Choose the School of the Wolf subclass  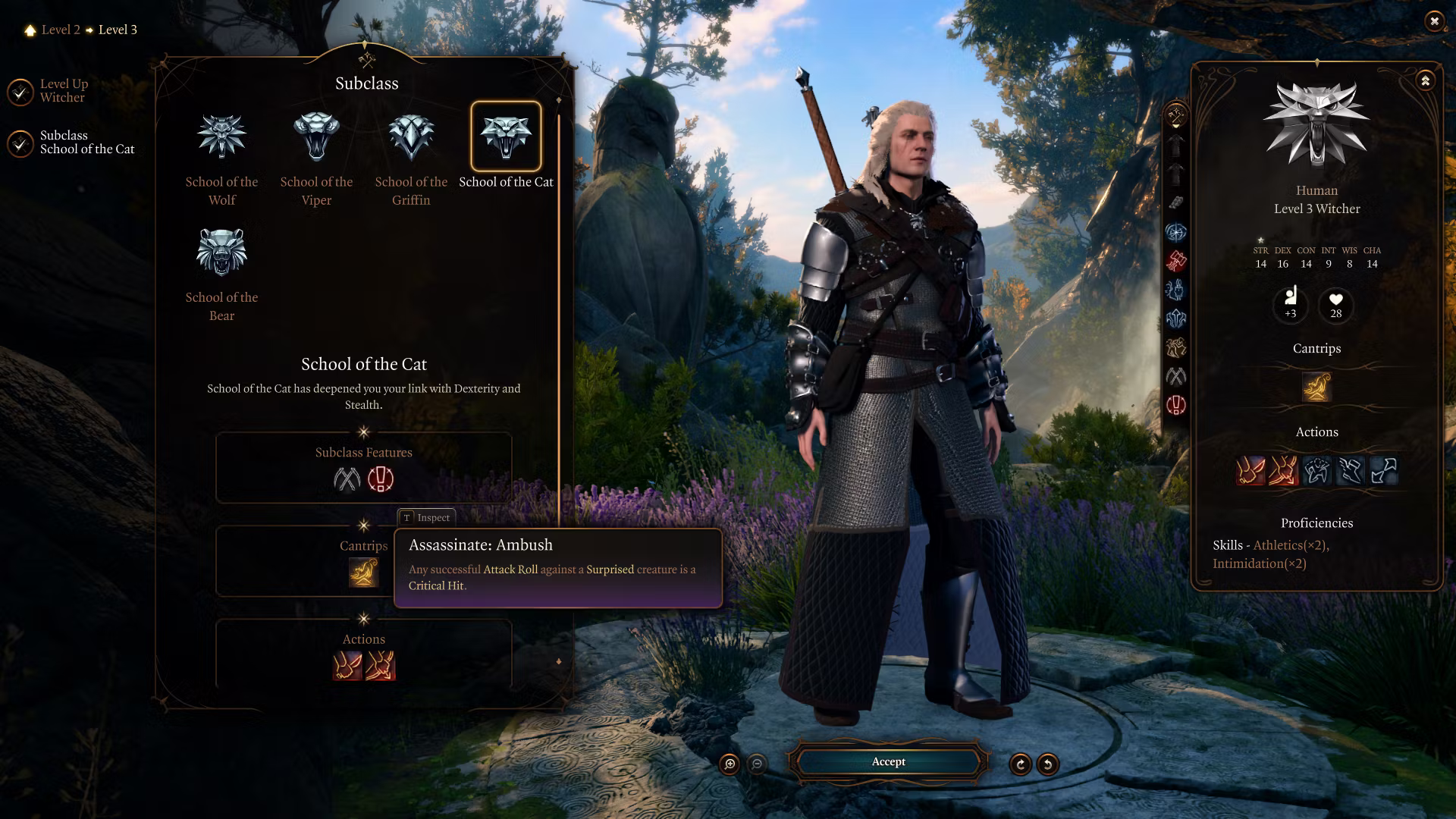[221, 137]
